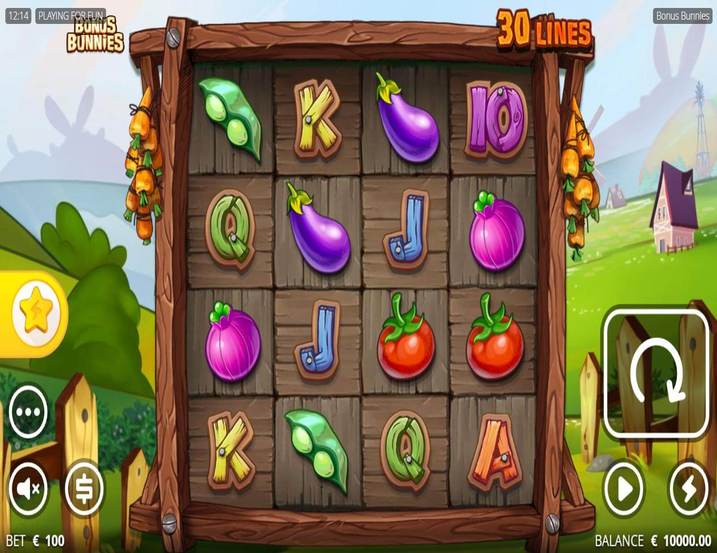Open the three-dots menu button
The image size is (717, 553).
28,411
